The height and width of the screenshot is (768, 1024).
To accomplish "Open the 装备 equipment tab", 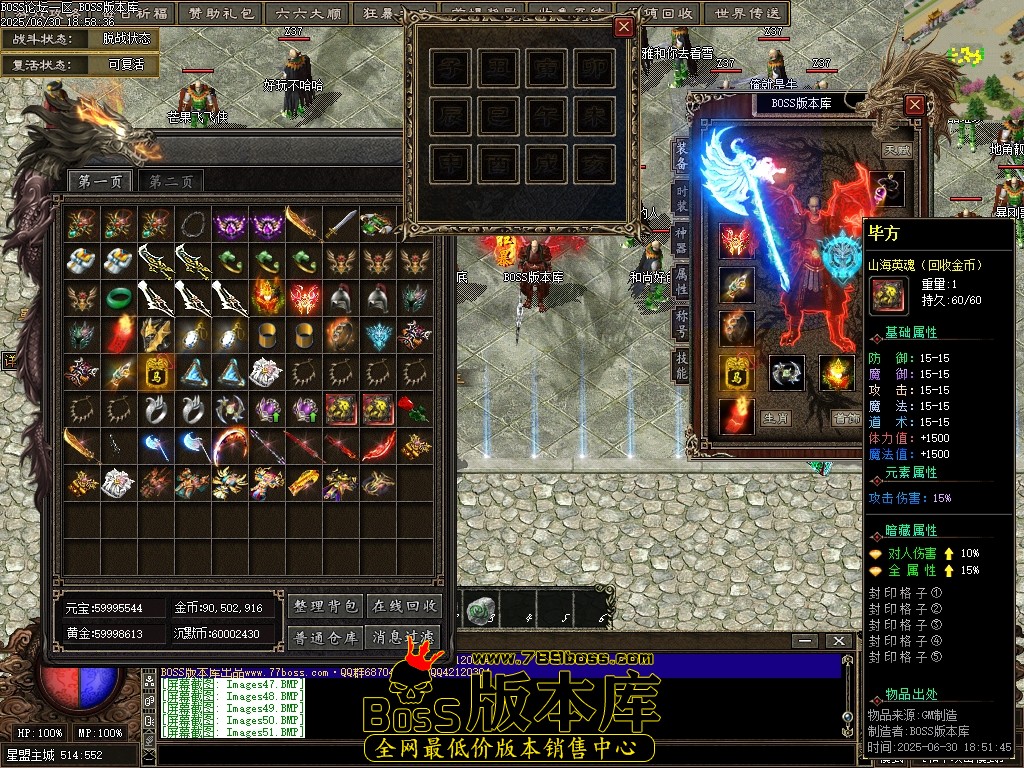I will click(681, 155).
